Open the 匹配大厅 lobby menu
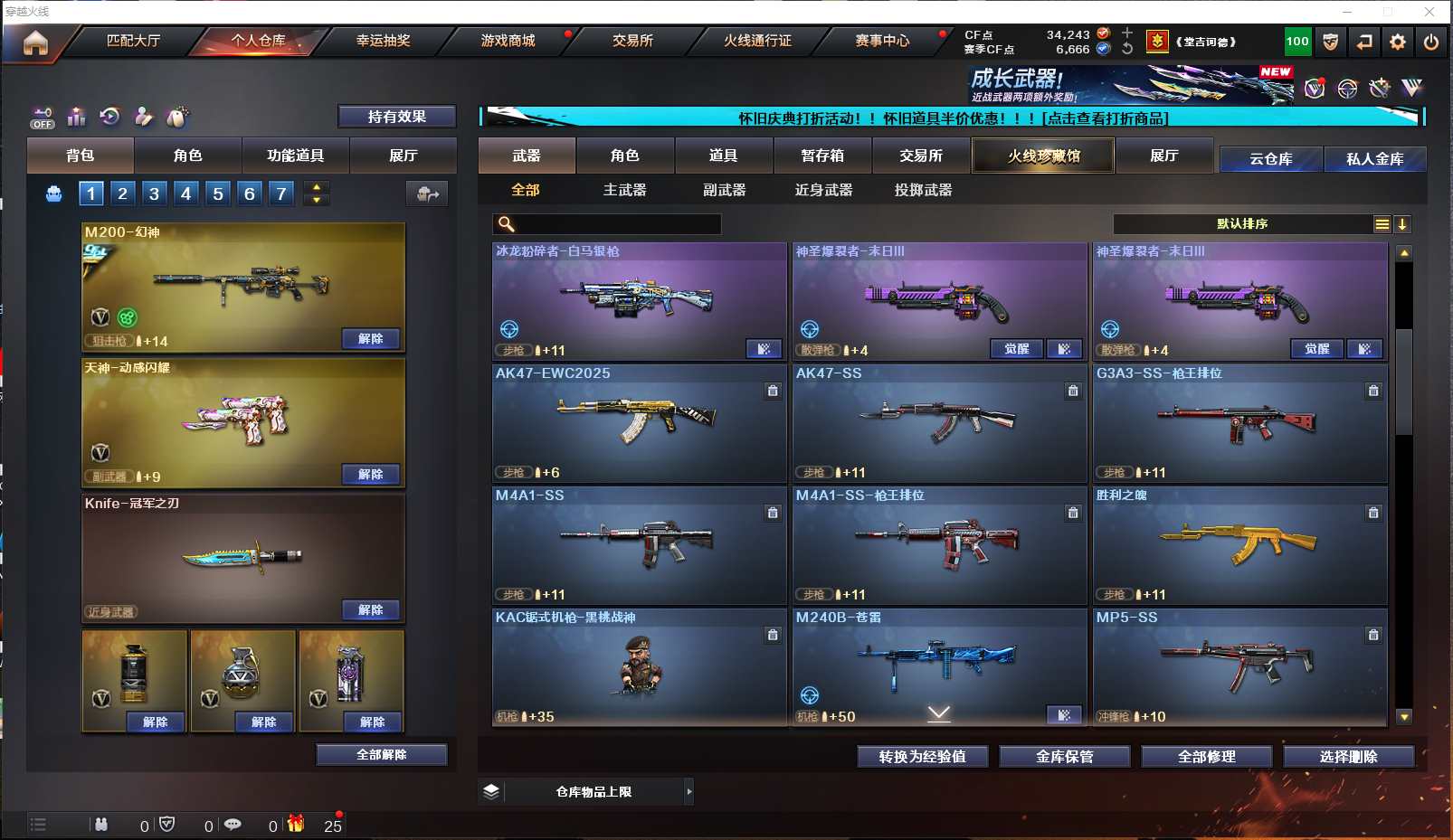1453x840 pixels. click(x=133, y=41)
